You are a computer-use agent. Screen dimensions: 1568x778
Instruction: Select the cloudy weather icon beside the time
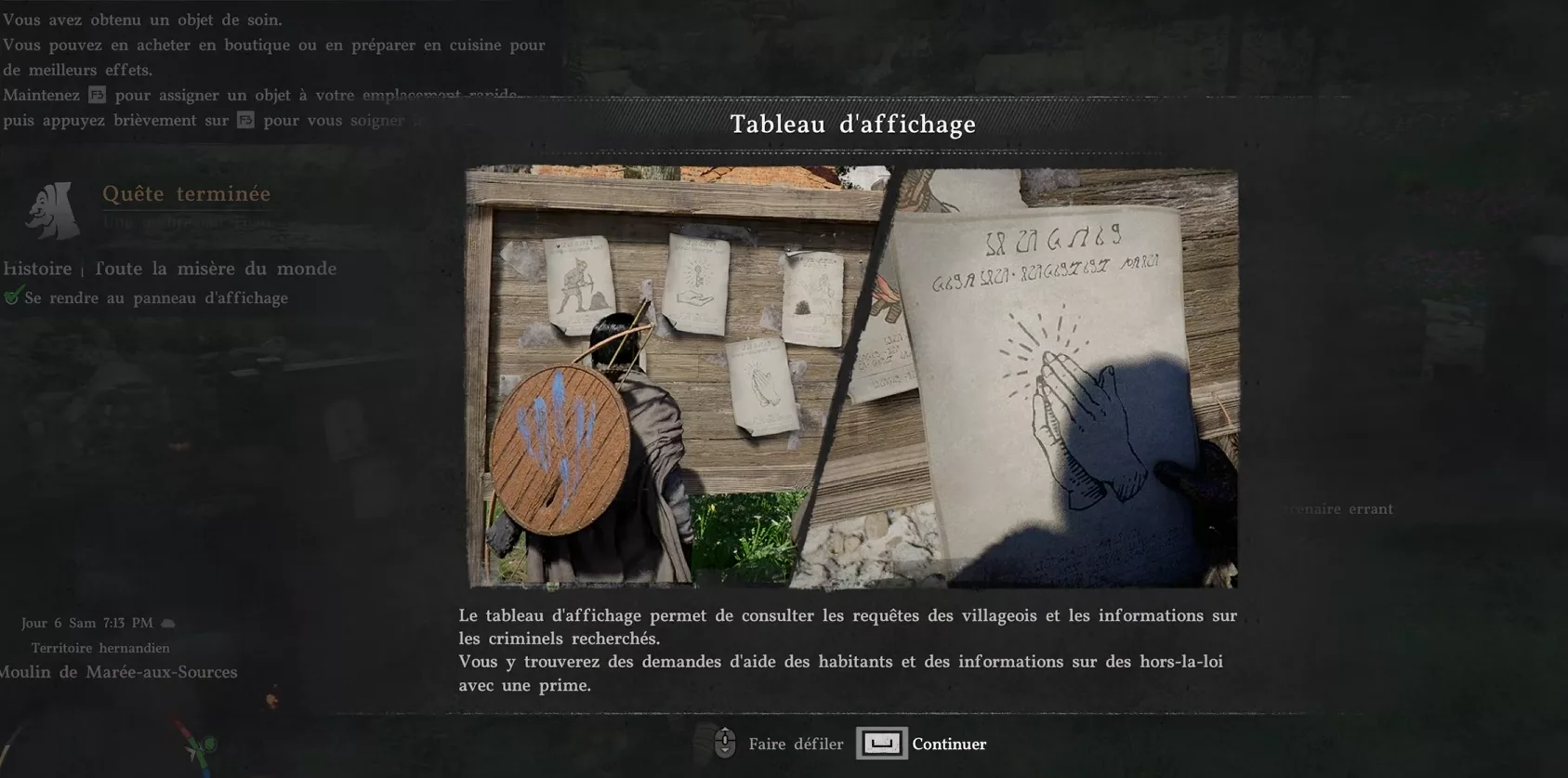[167, 621]
